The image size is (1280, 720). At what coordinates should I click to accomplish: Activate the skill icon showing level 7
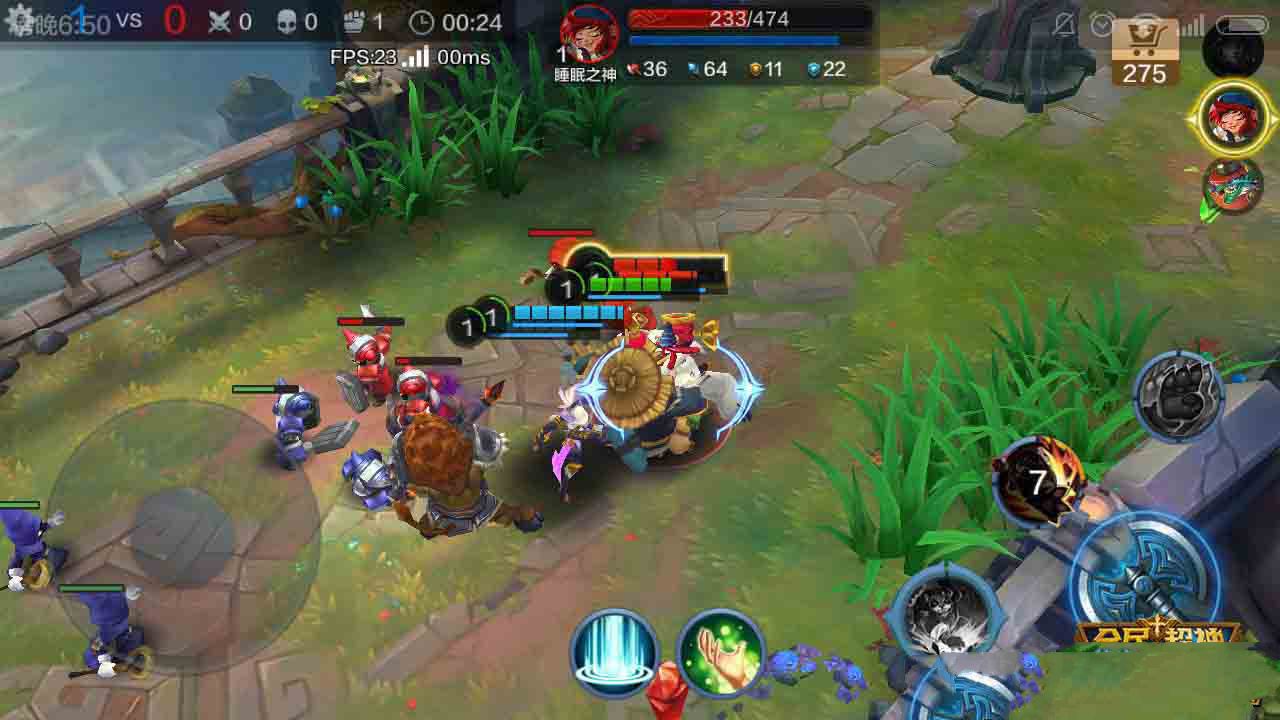pos(1040,483)
